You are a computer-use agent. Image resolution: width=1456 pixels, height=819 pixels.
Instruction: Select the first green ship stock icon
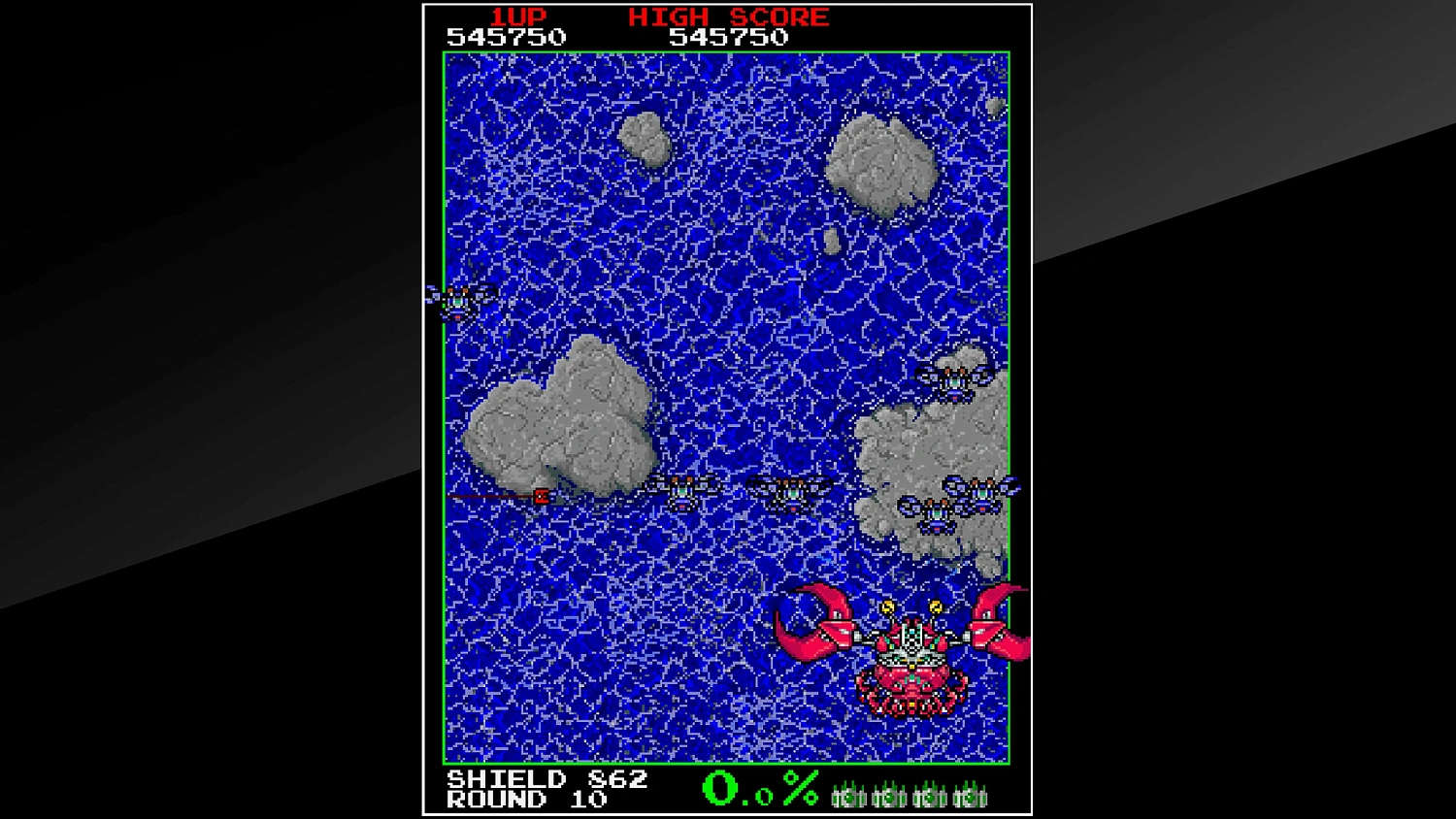pos(848,797)
